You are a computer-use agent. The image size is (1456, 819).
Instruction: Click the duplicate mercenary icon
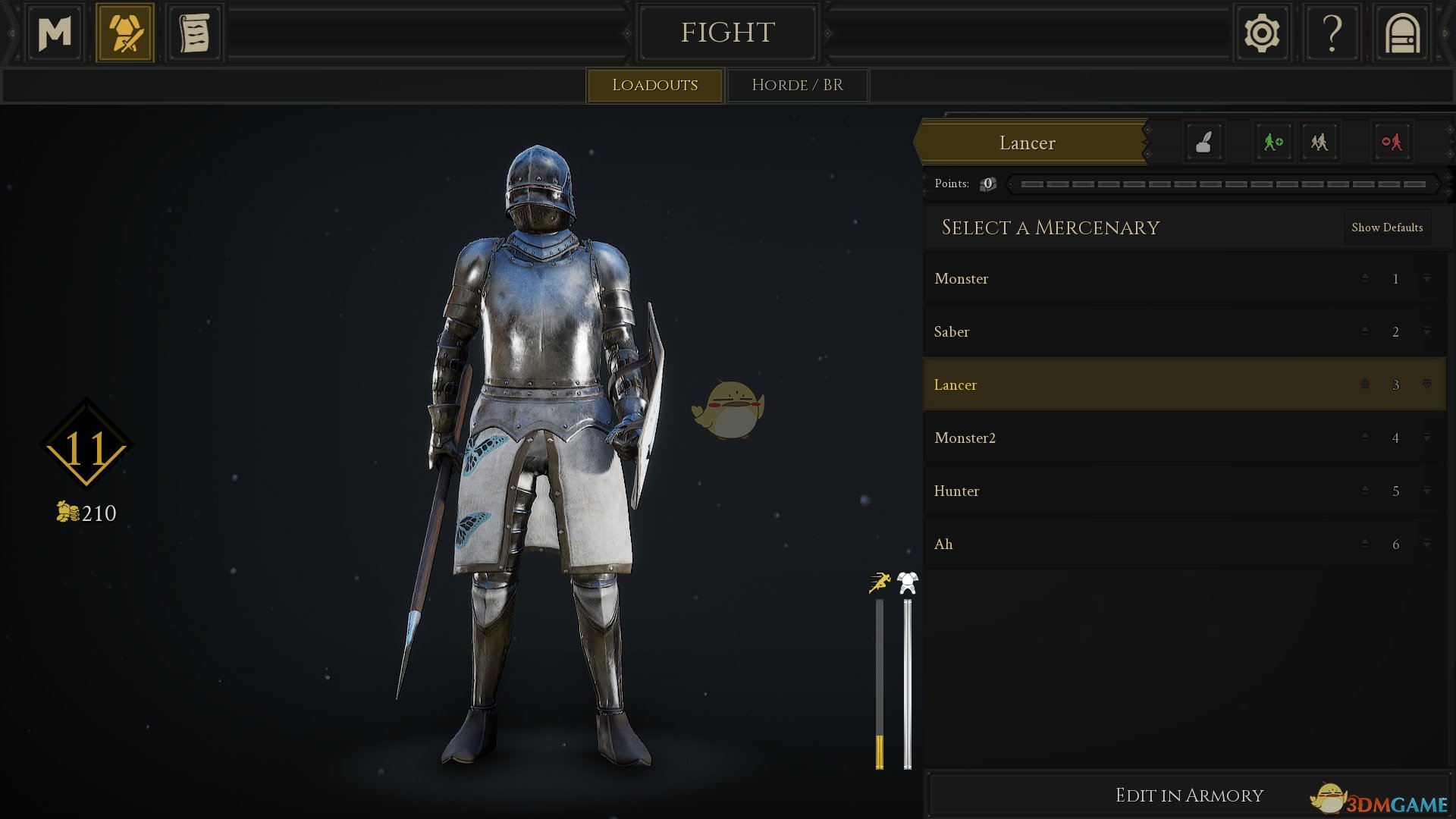point(1319,142)
